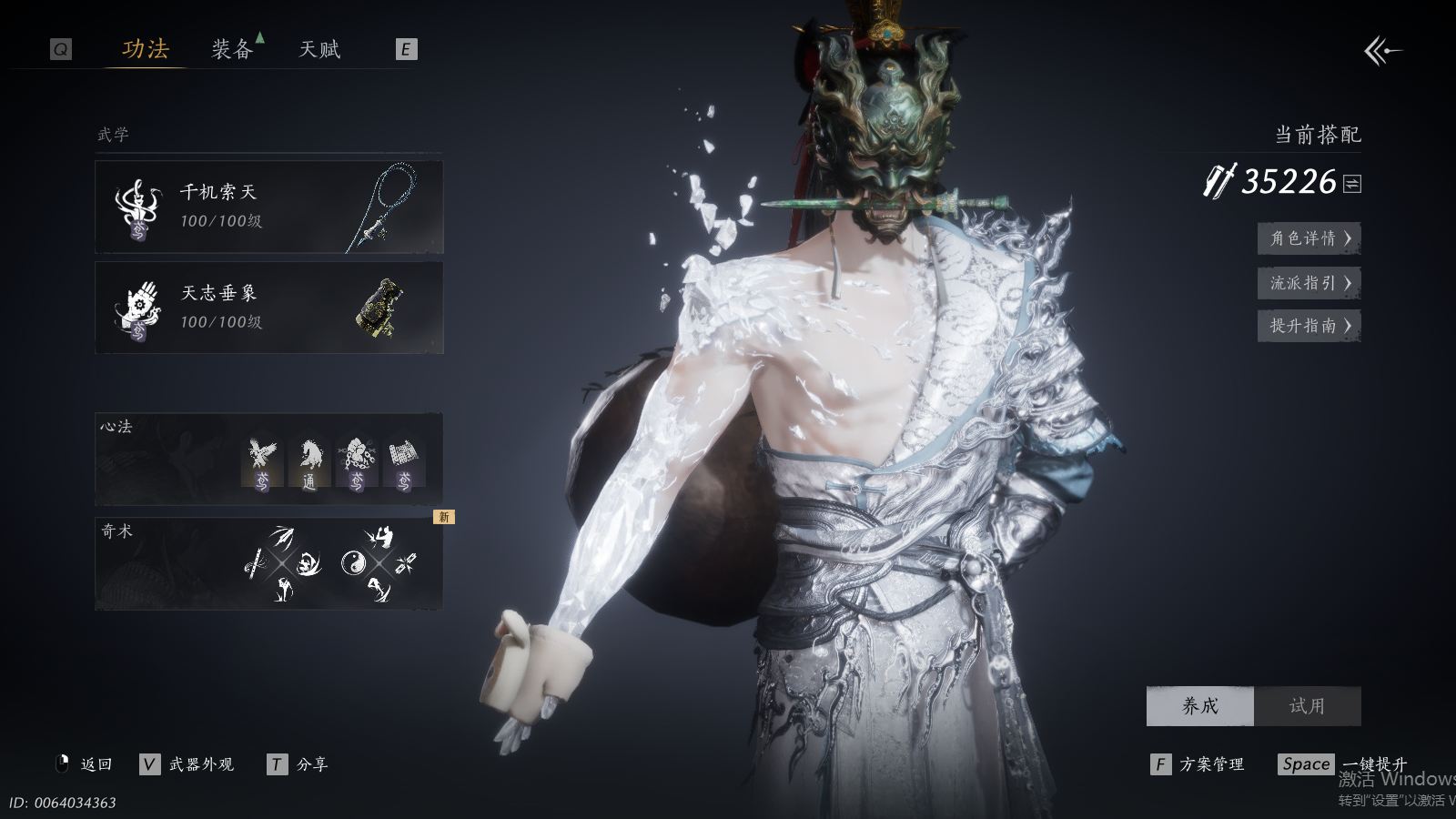This screenshot has height=819, width=1456.
Task: Toggle the power score swap icon
Action: pyautogui.click(x=1352, y=184)
